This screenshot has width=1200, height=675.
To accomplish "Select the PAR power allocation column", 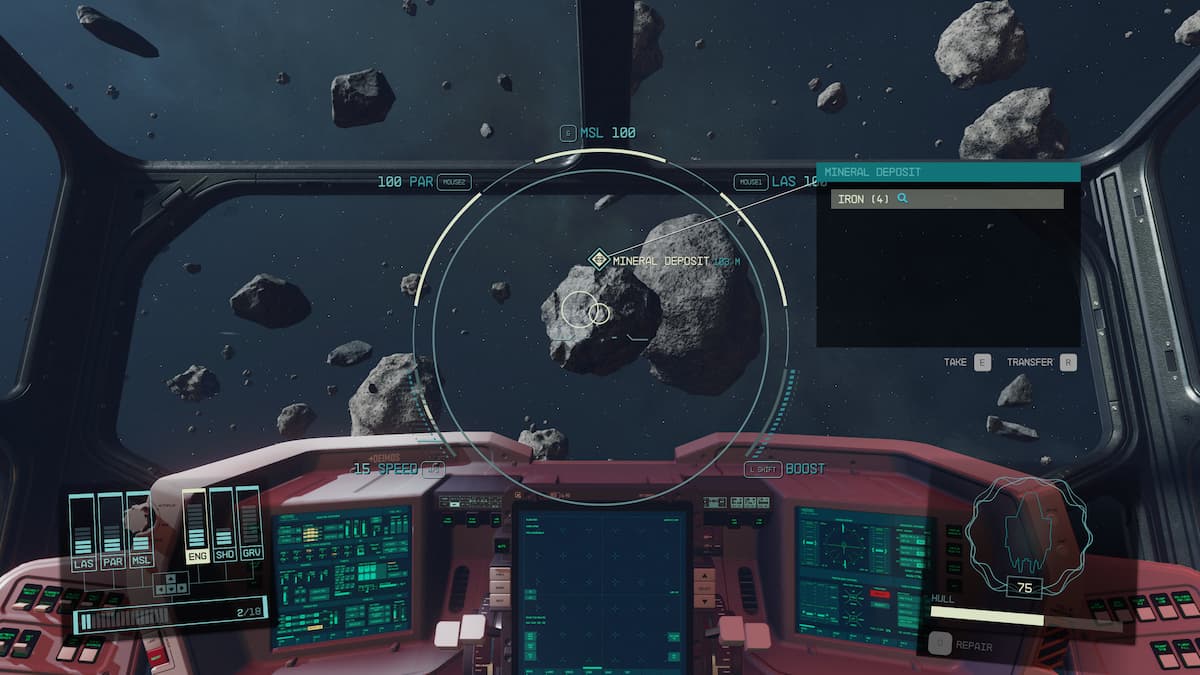I will [x=112, y=530].
